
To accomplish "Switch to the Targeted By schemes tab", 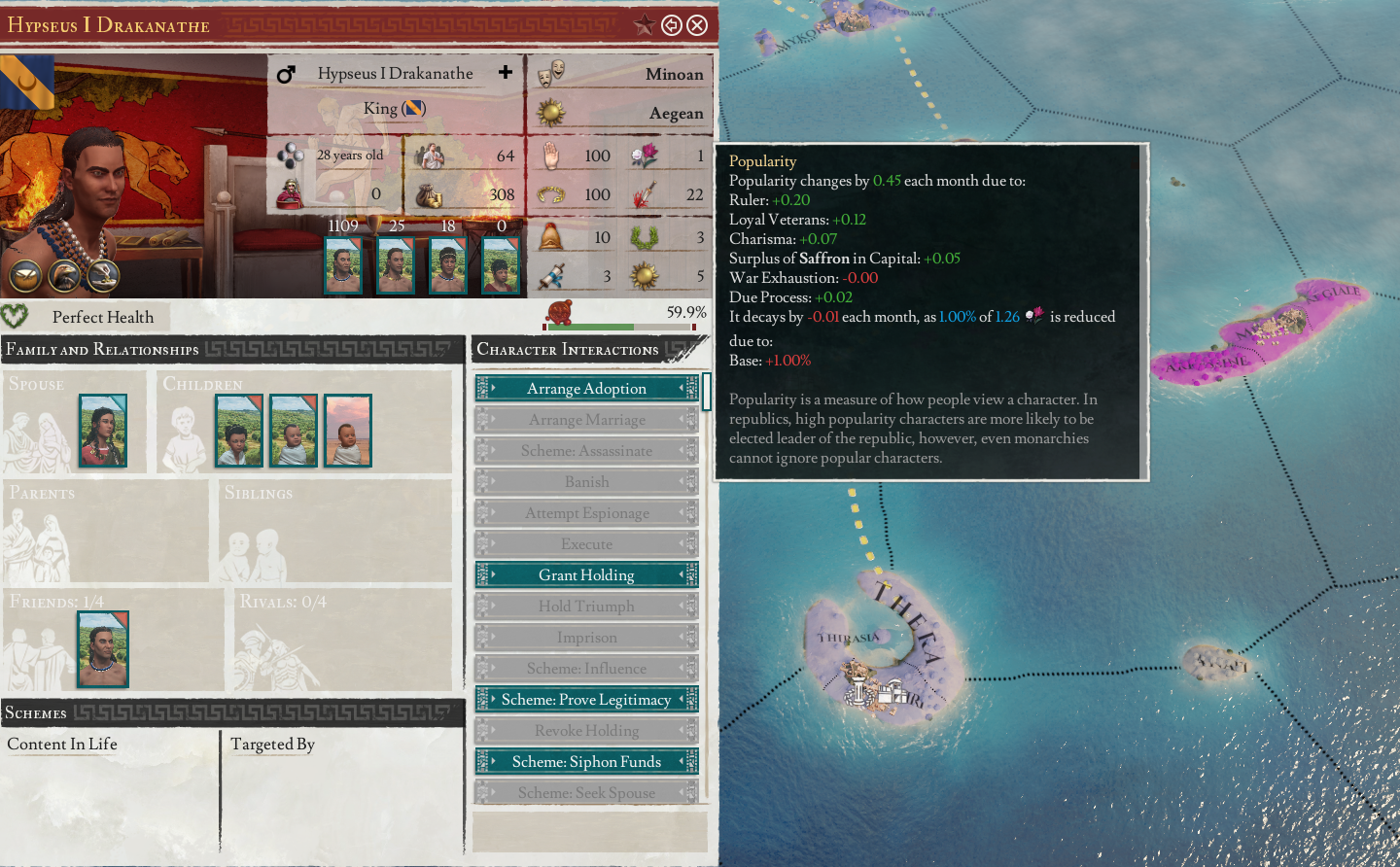I will tap(272, 745).
